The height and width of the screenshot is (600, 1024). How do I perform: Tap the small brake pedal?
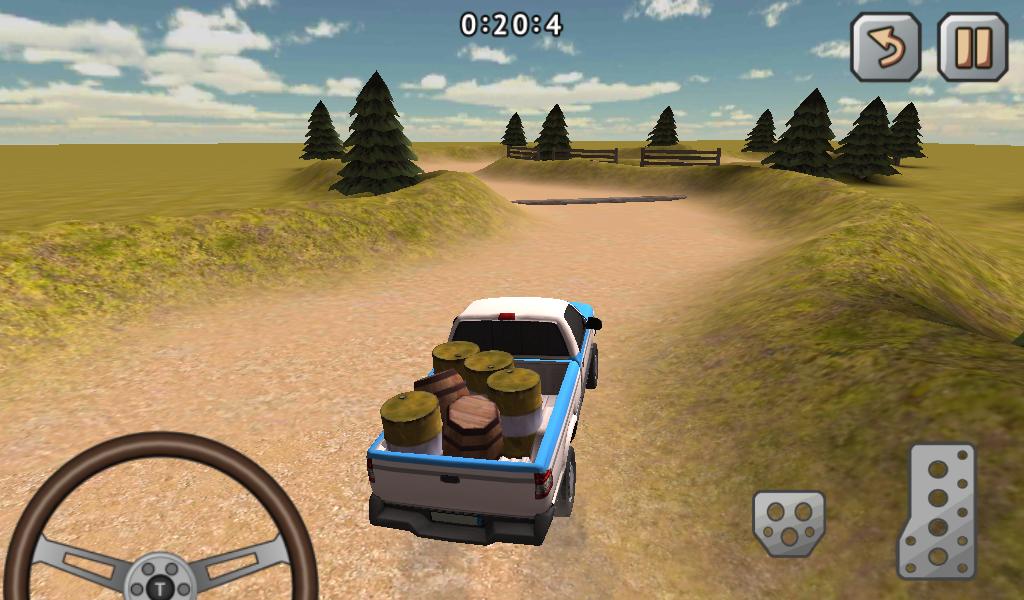tap(789, 522)
